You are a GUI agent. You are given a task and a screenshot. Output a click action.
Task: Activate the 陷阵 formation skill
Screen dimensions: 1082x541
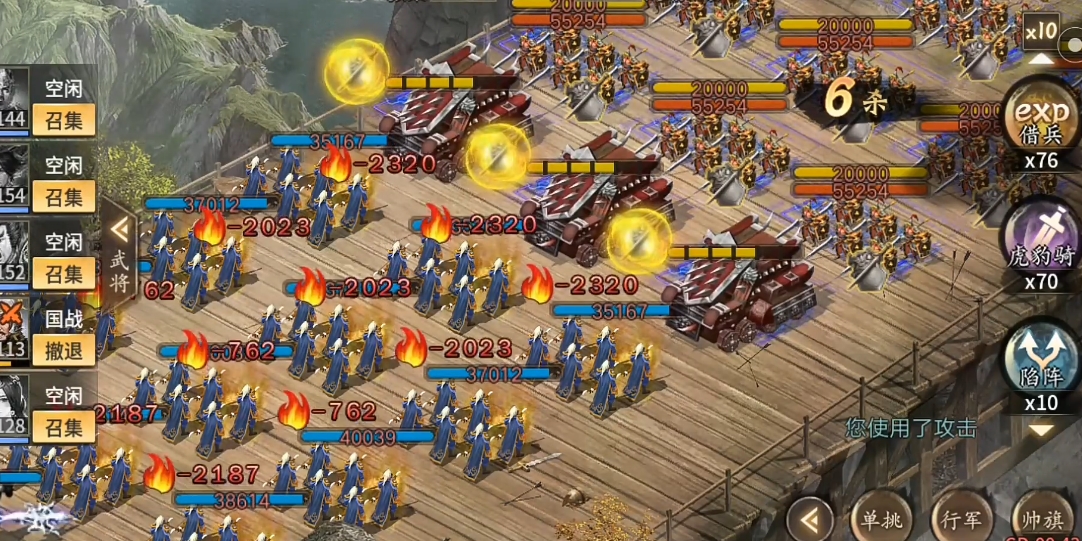(x=1040, y=360)
